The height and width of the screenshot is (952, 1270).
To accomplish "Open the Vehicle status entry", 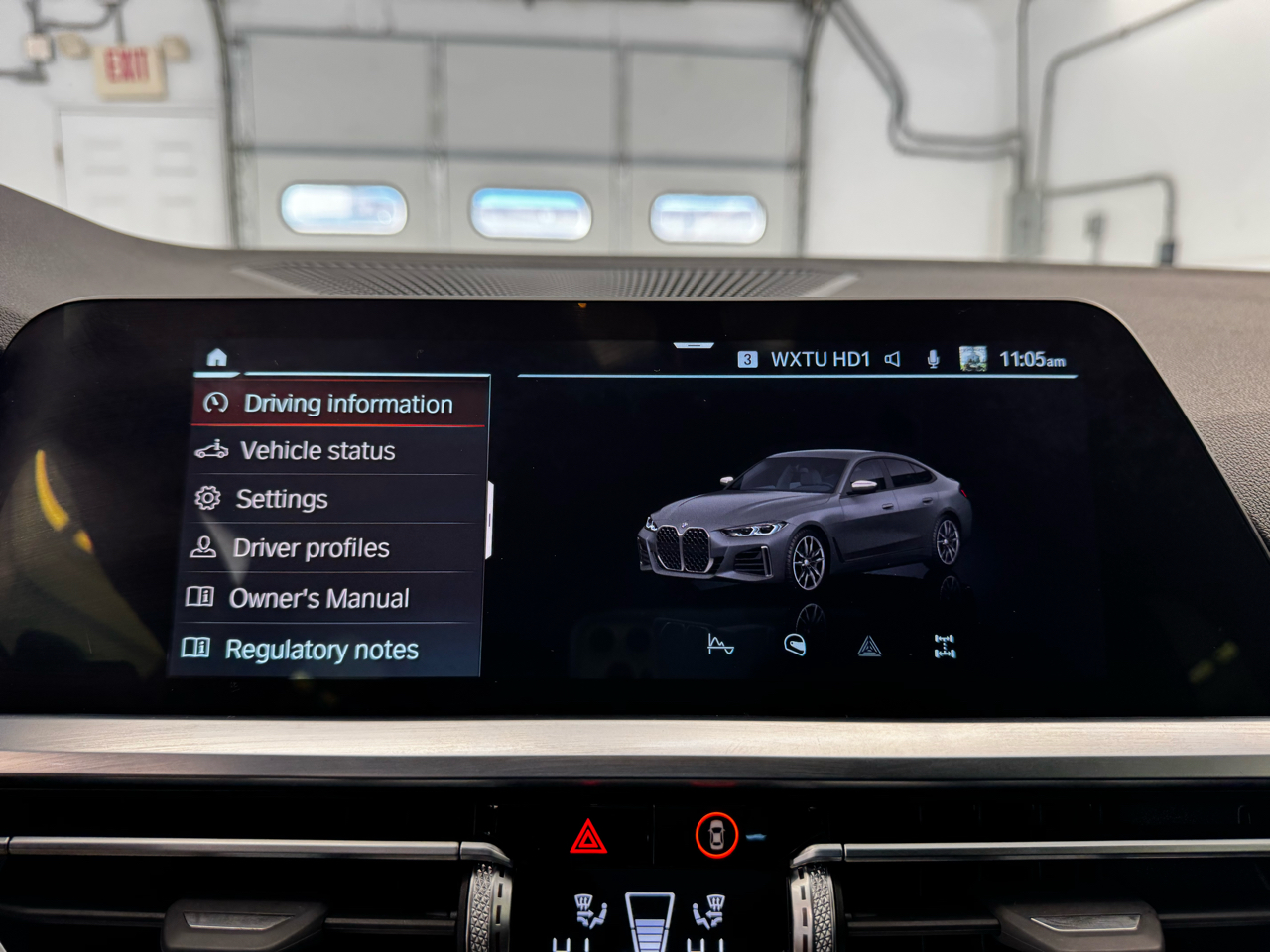I will pyautogui.click(x=317, y=451).
